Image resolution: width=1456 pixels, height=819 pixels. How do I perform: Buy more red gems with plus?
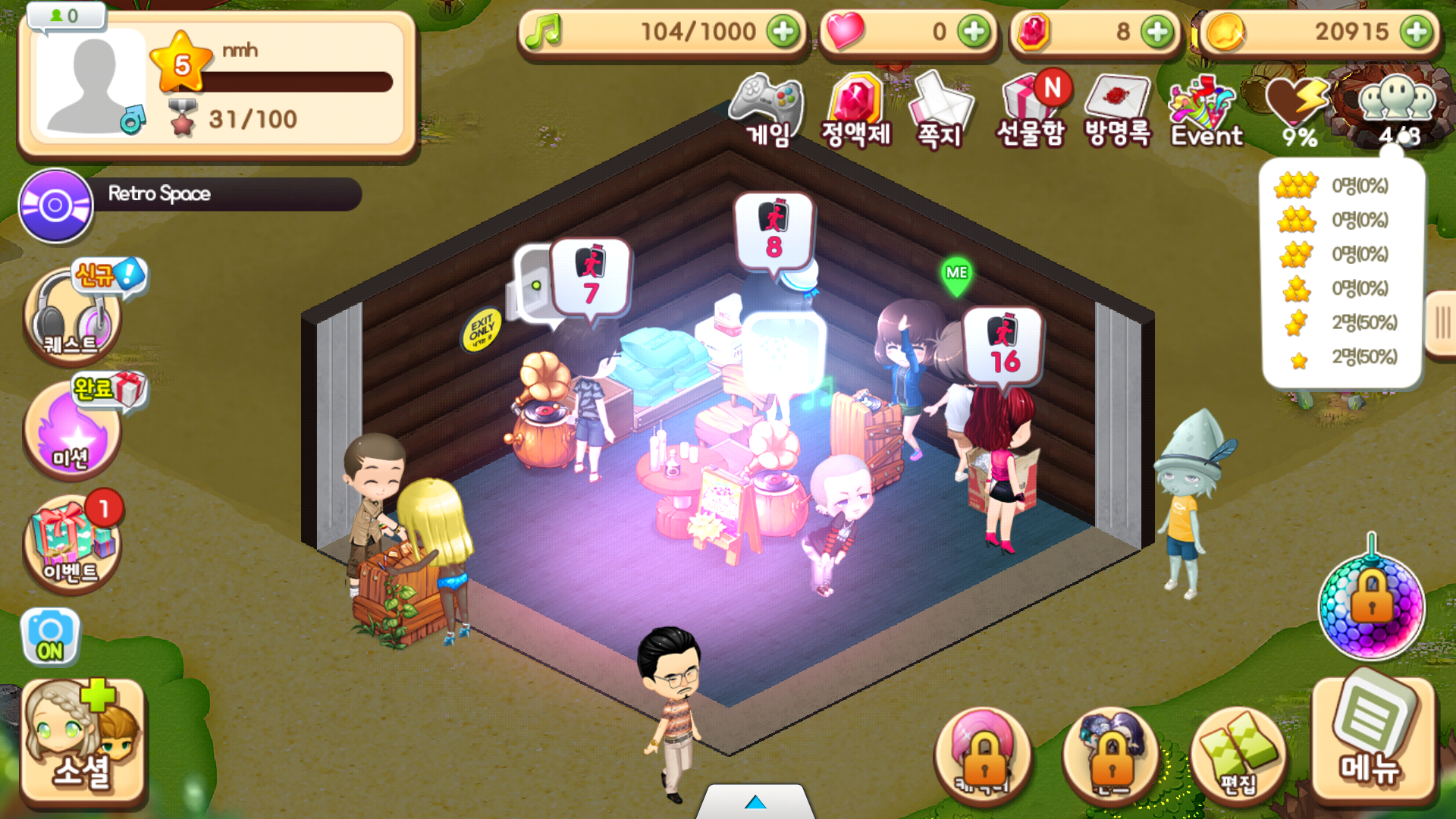coord(1157,32)
